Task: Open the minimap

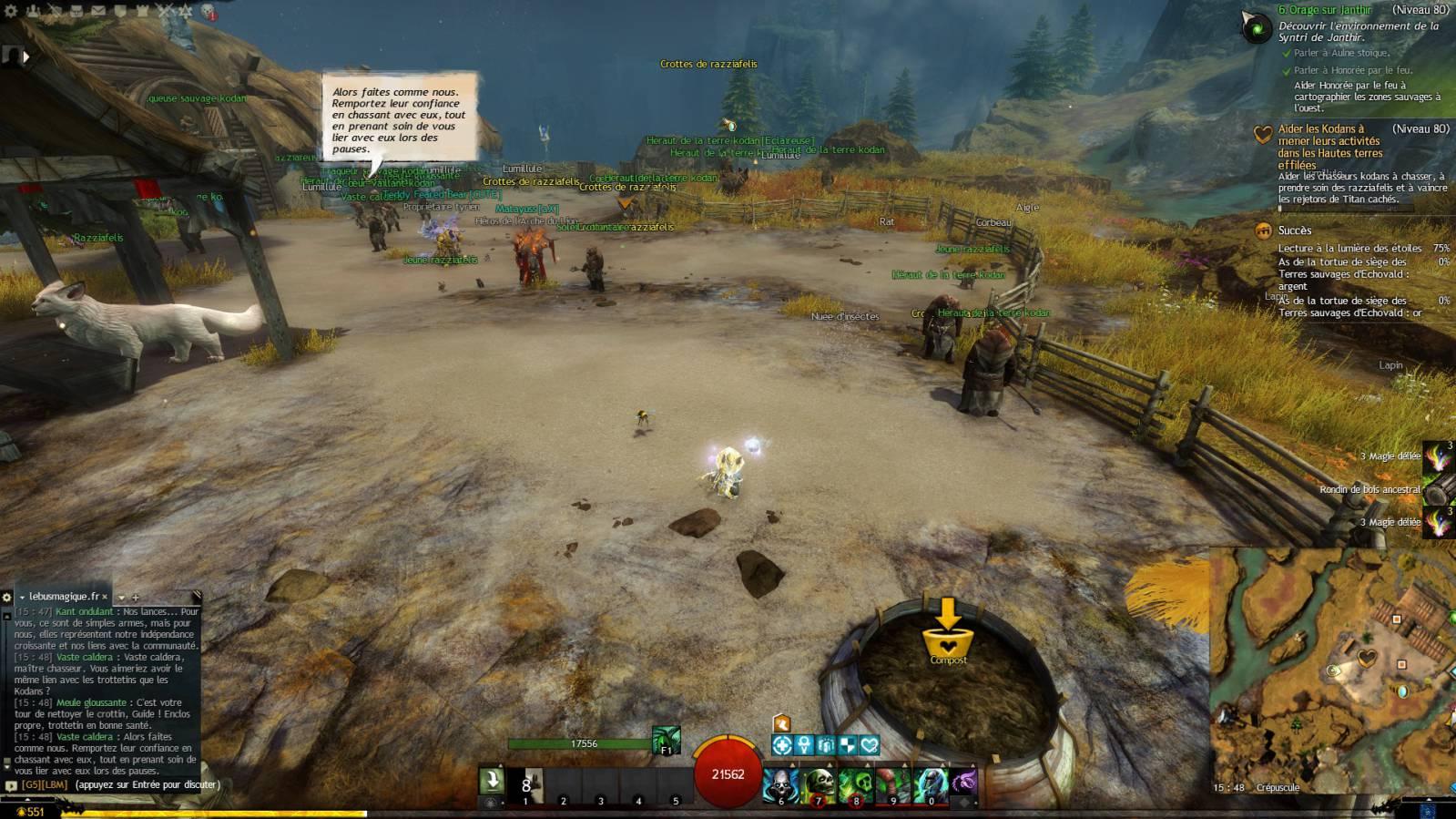Action: point(1333,669)
